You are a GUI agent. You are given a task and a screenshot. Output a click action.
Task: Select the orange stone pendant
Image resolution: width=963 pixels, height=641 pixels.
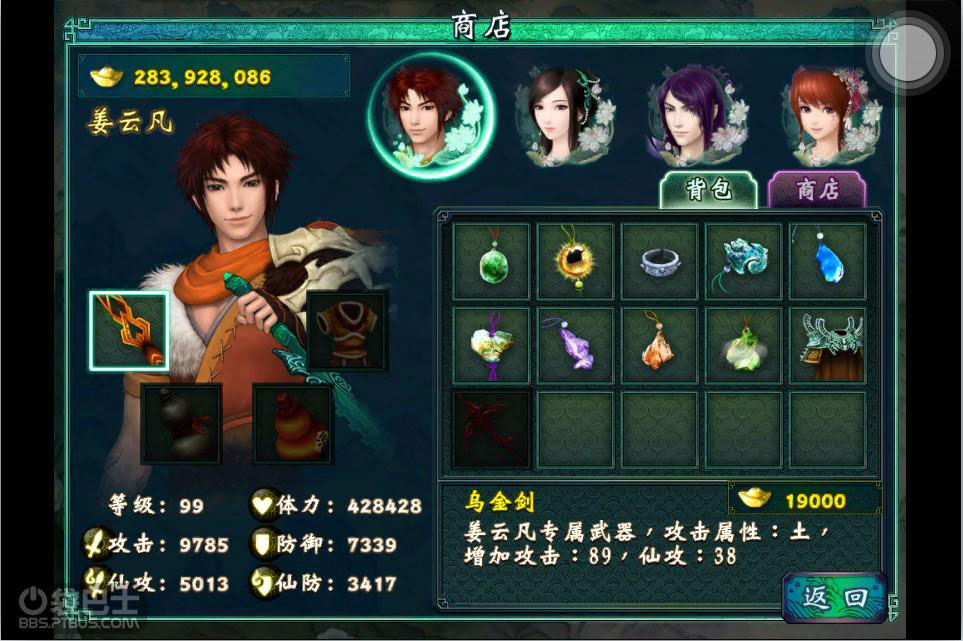tap(659, 346)
